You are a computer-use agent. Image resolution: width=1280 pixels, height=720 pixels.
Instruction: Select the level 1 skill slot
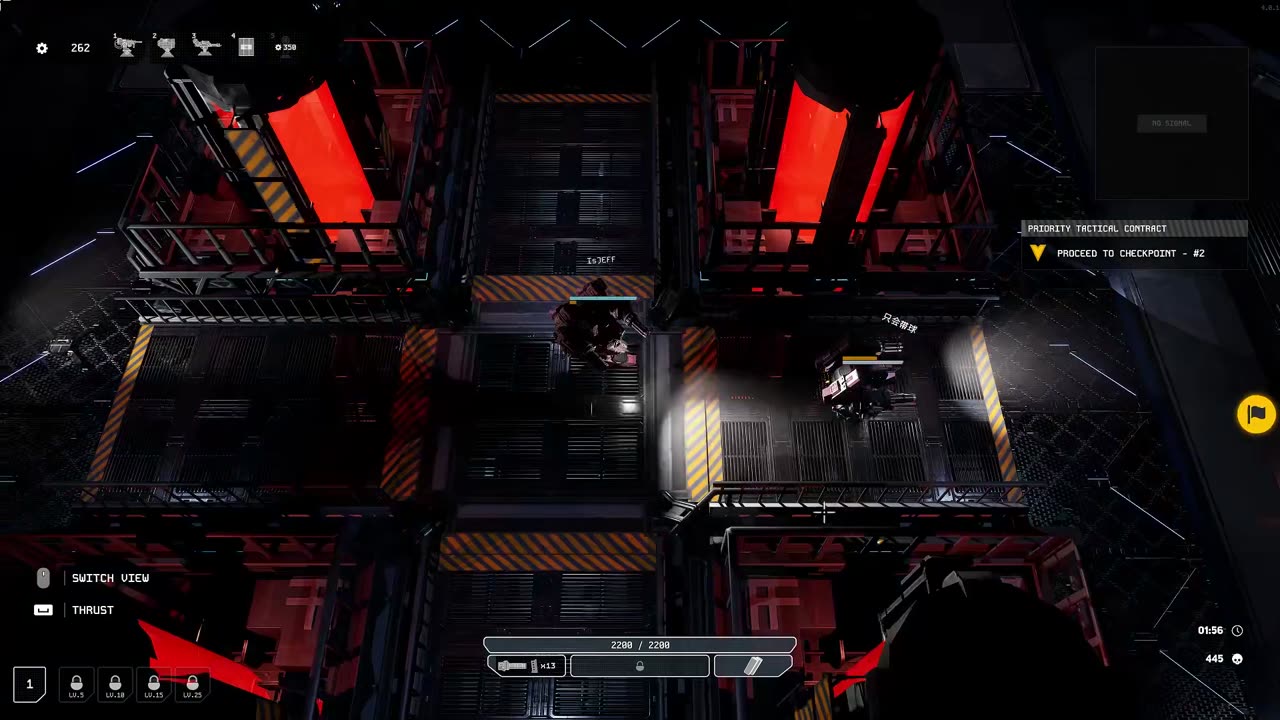pos(29,684)
